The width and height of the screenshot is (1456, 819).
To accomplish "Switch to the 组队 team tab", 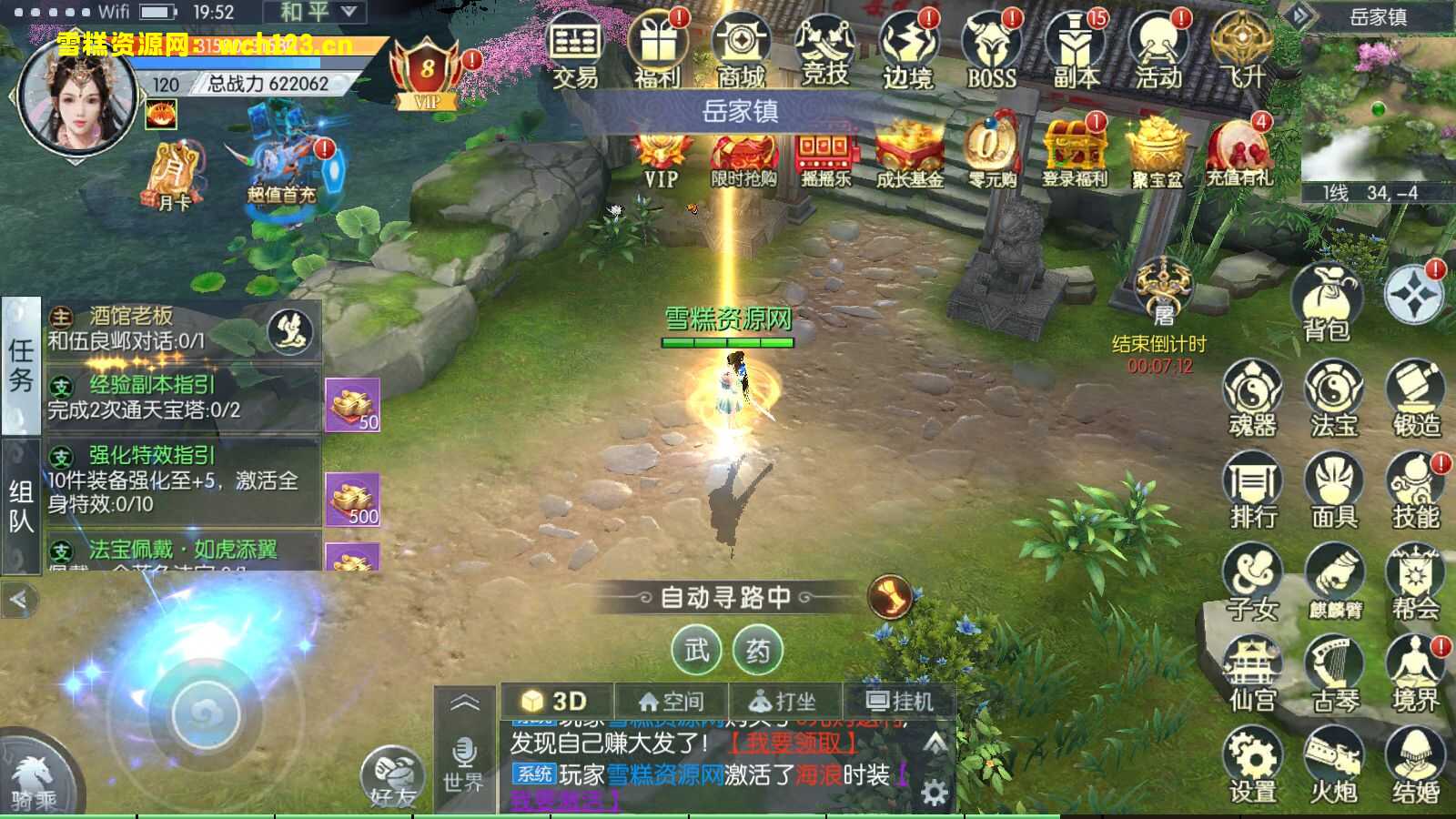I will click(x=22, y=500).
